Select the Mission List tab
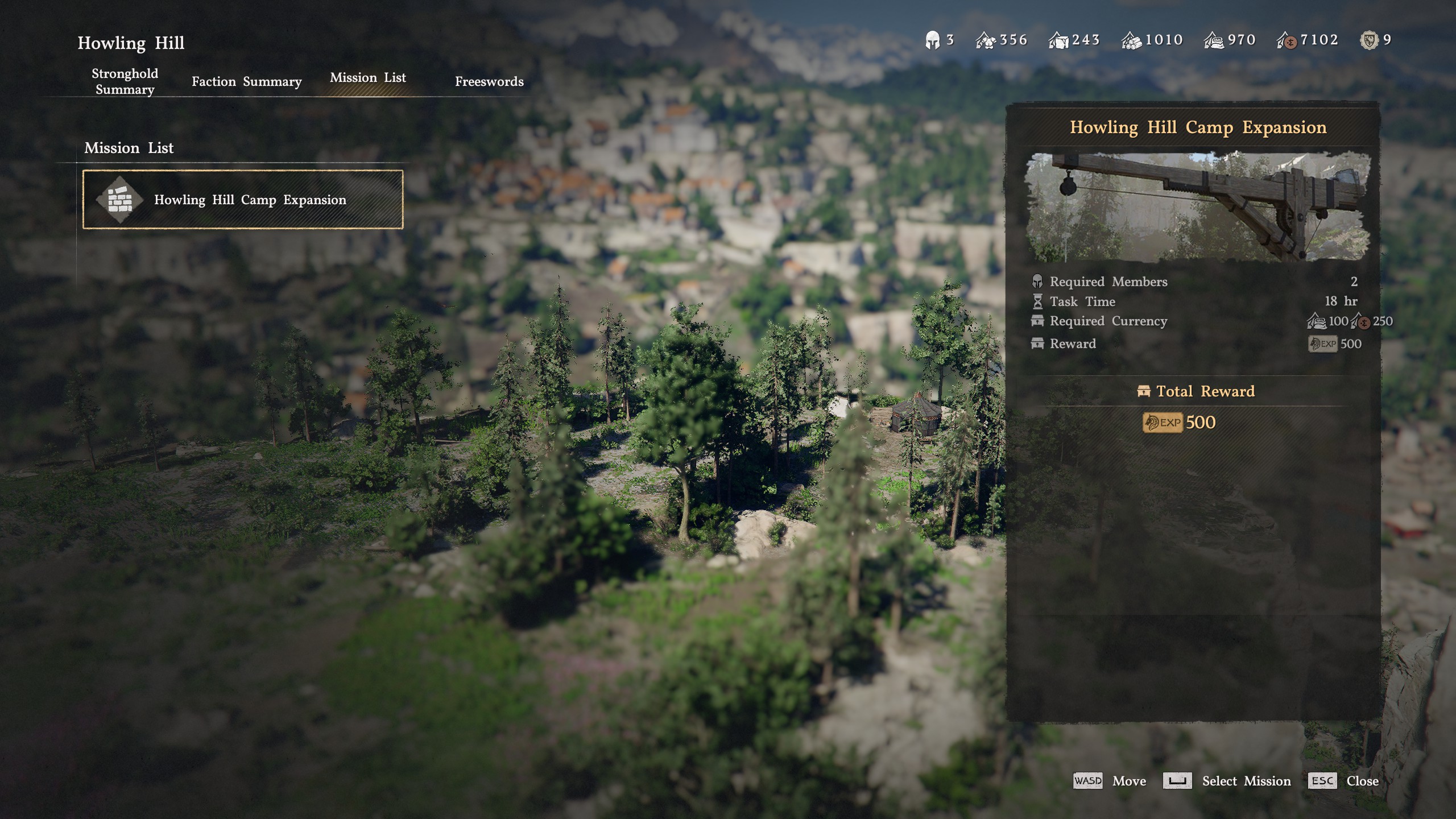The image size is (1456, 819). (368, 78)
